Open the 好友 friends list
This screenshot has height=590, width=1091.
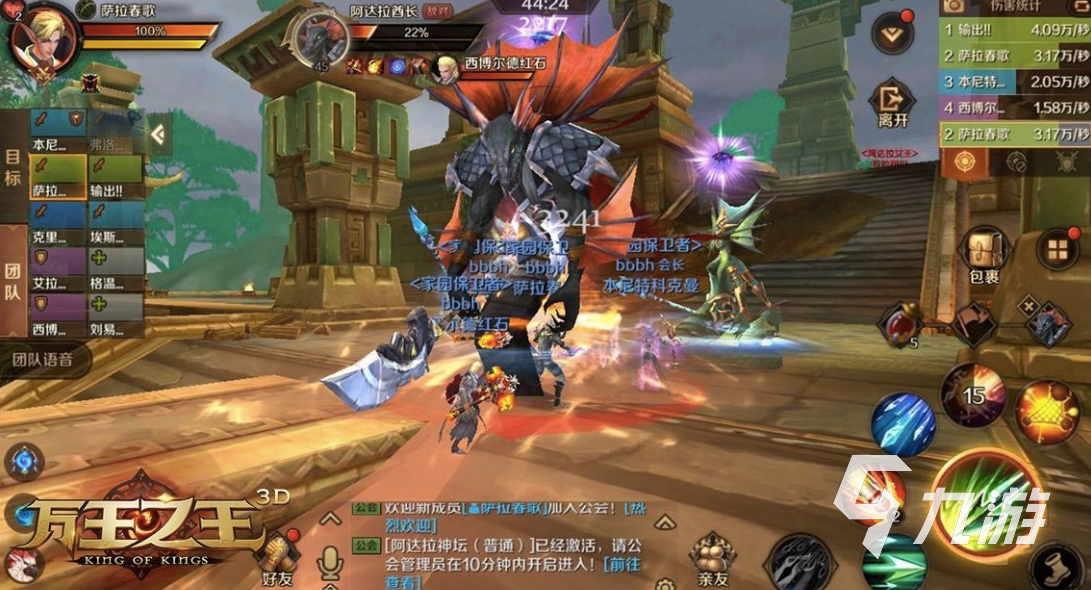pos(279,560)
